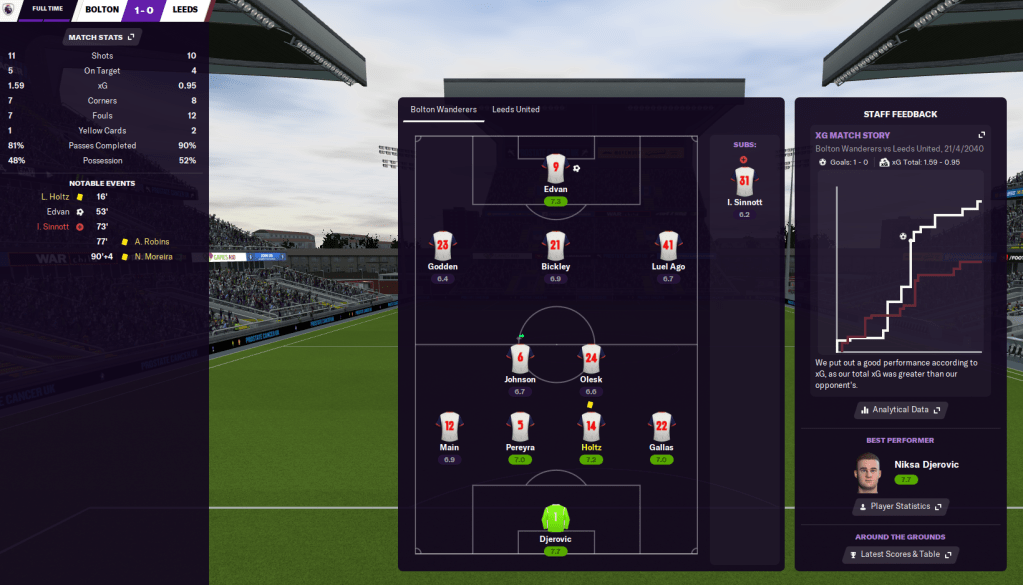Open Player Statistics

click(900, 507)
